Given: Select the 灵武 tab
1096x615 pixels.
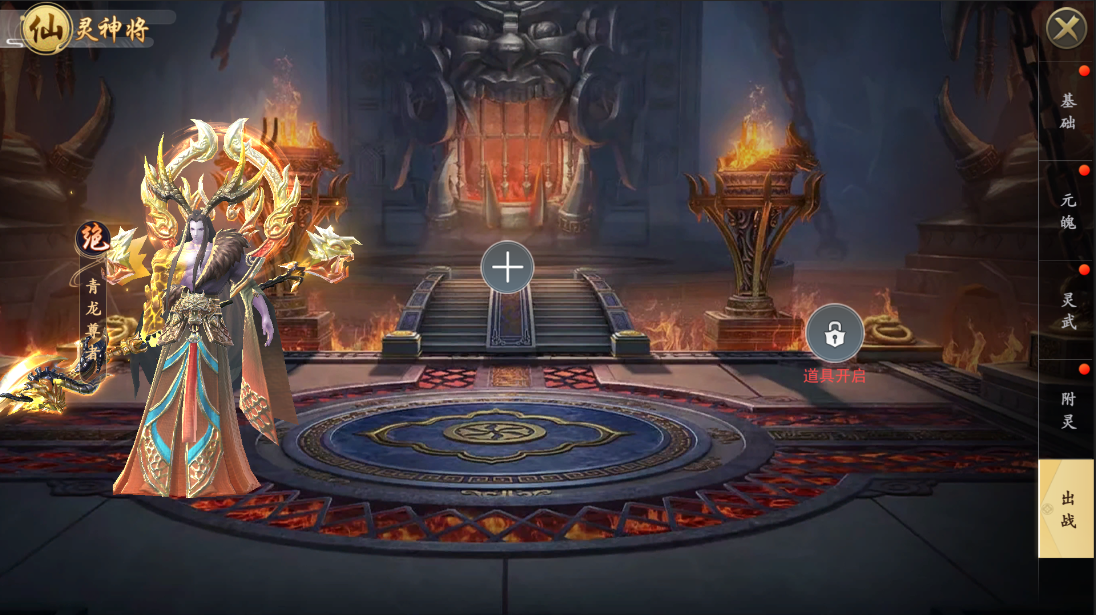Looking at the screenshot, I should pos(1067,310).
